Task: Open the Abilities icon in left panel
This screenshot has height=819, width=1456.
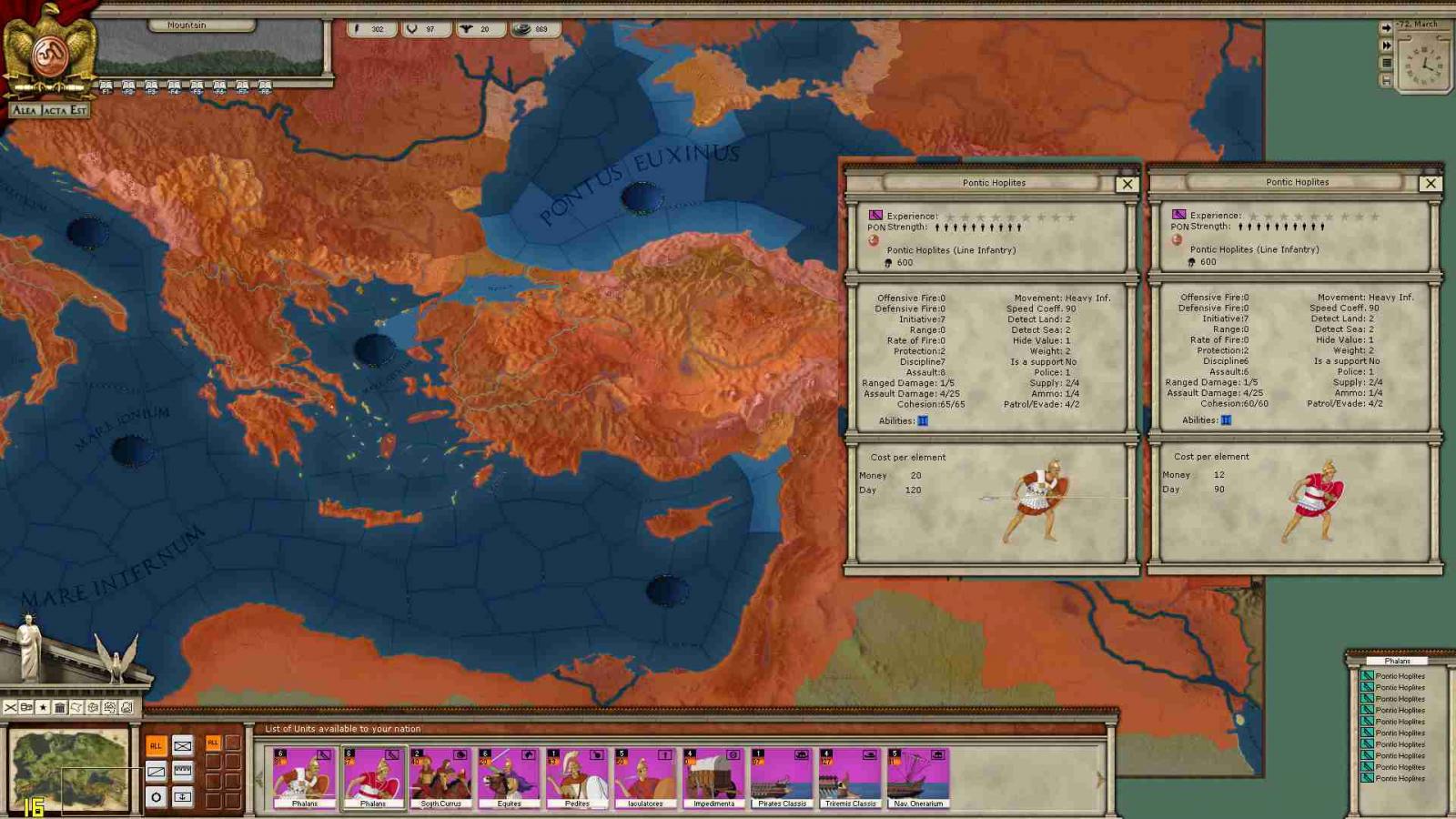Action: (x=922, y=420)
